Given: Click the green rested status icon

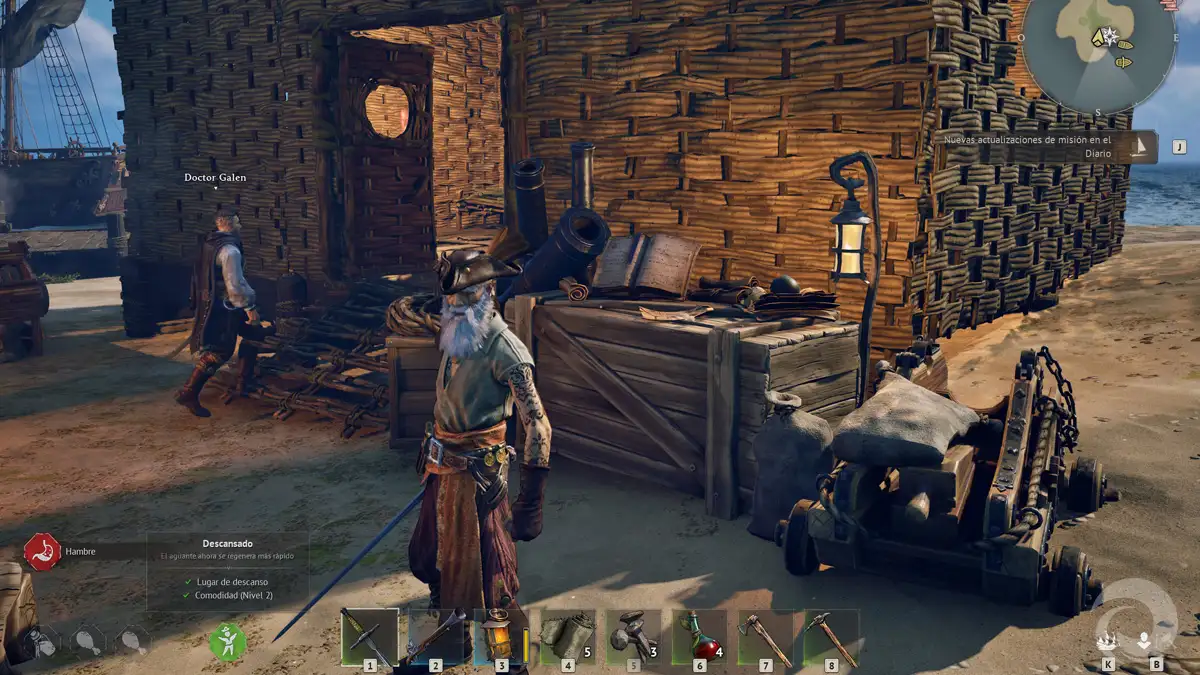Looking at the screenshot, I should pyautogui.click(x=228, y=642).
